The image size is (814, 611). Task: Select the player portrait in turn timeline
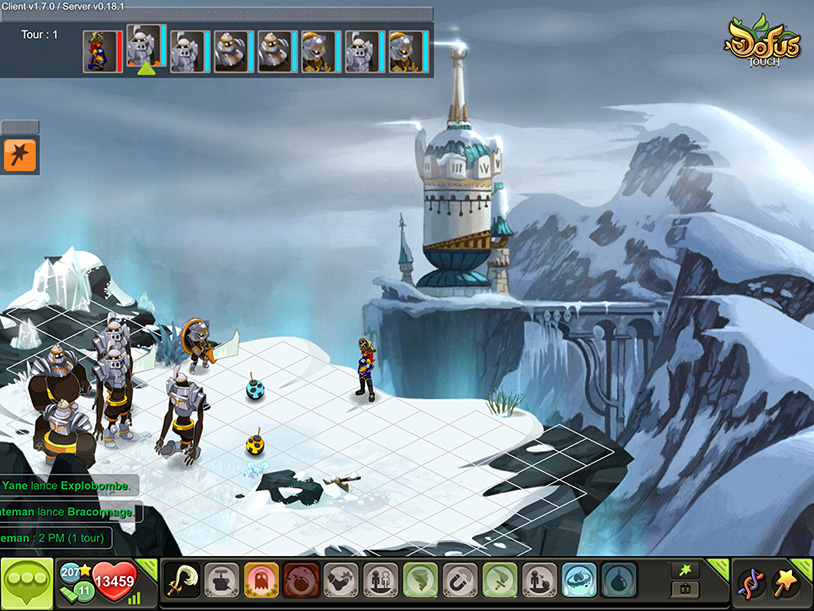tap(97, 51)
